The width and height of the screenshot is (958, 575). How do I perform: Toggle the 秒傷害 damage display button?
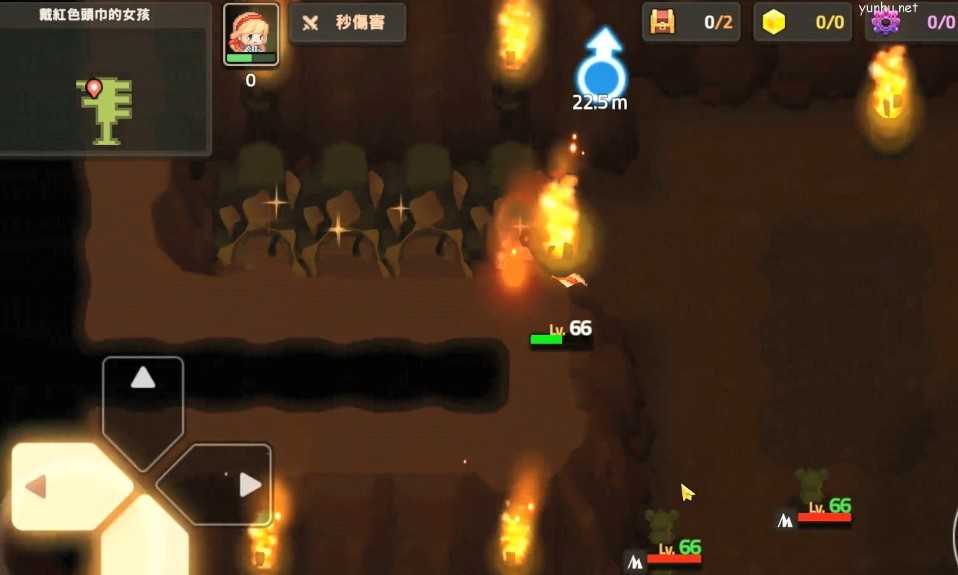(x=347, y=23)
